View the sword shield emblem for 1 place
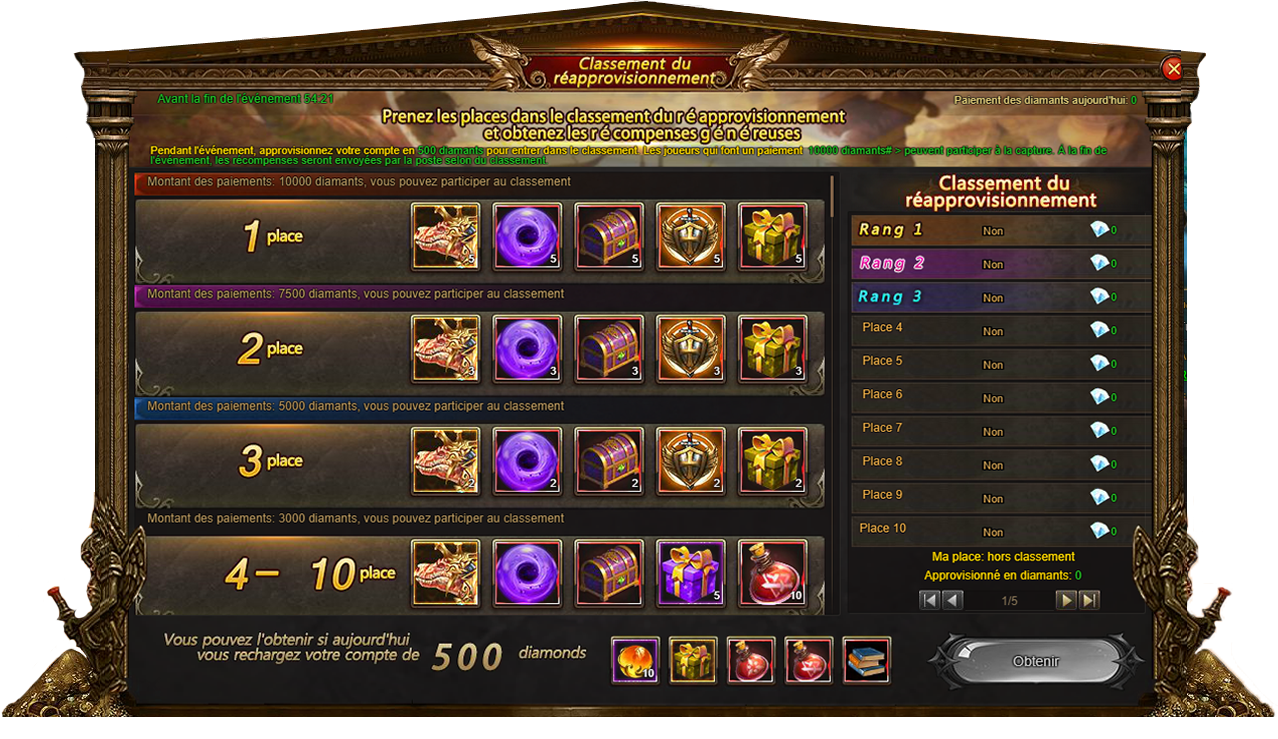The image size is (1278, 739). click(691, 237)
